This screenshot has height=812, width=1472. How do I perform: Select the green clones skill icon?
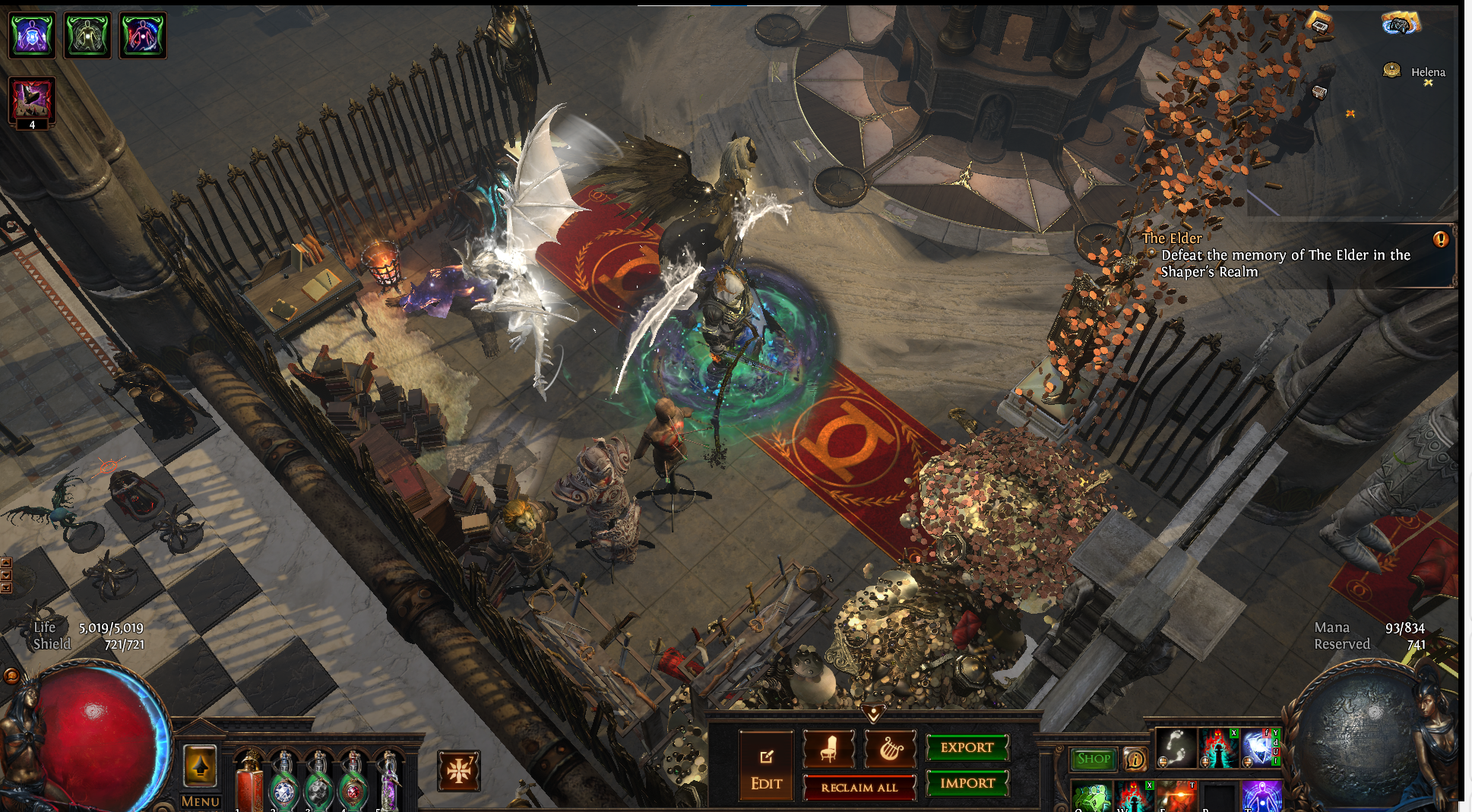(x=1092, y=798)
